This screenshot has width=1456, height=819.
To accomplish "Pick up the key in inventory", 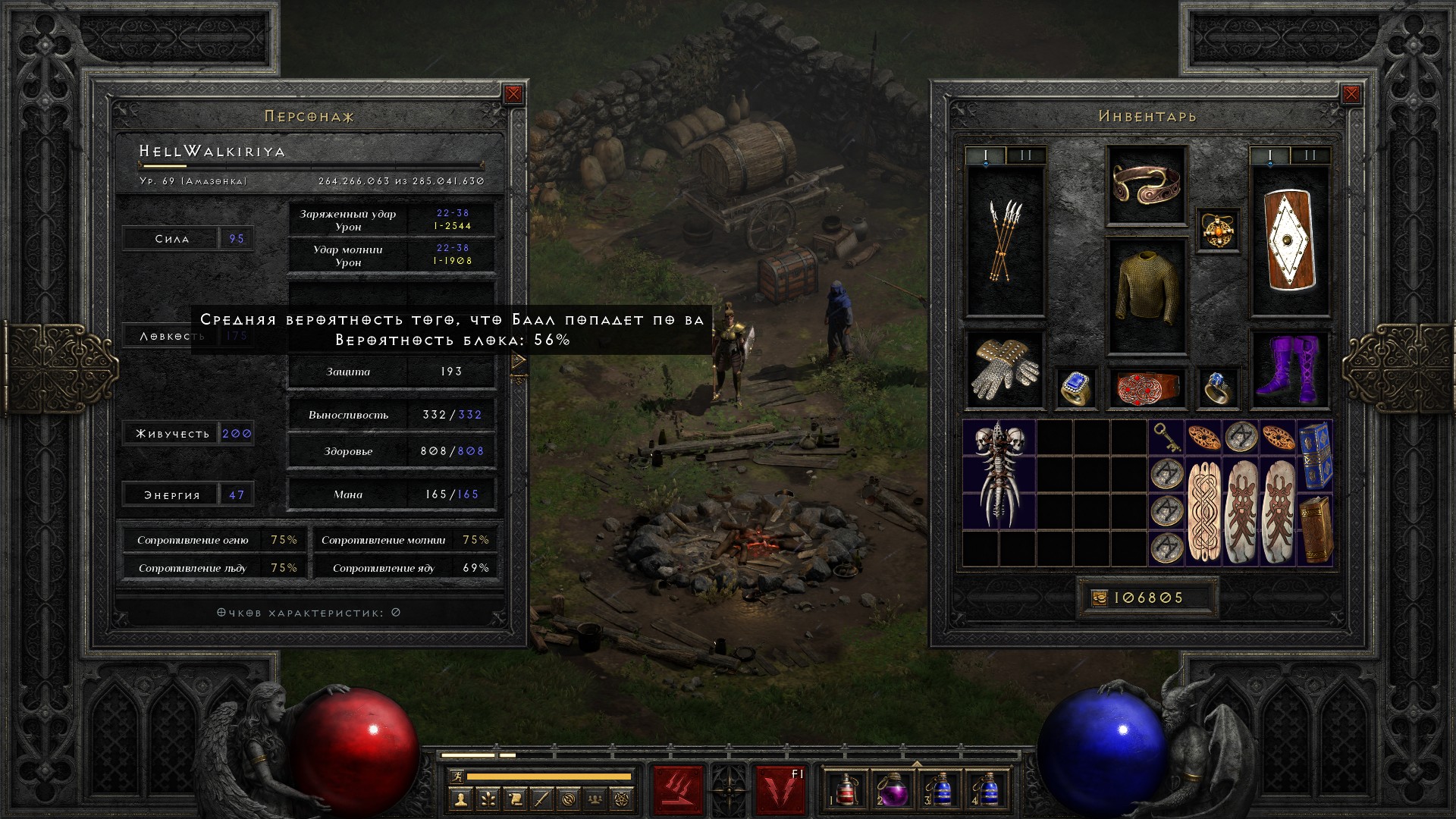I will 1166,438.
